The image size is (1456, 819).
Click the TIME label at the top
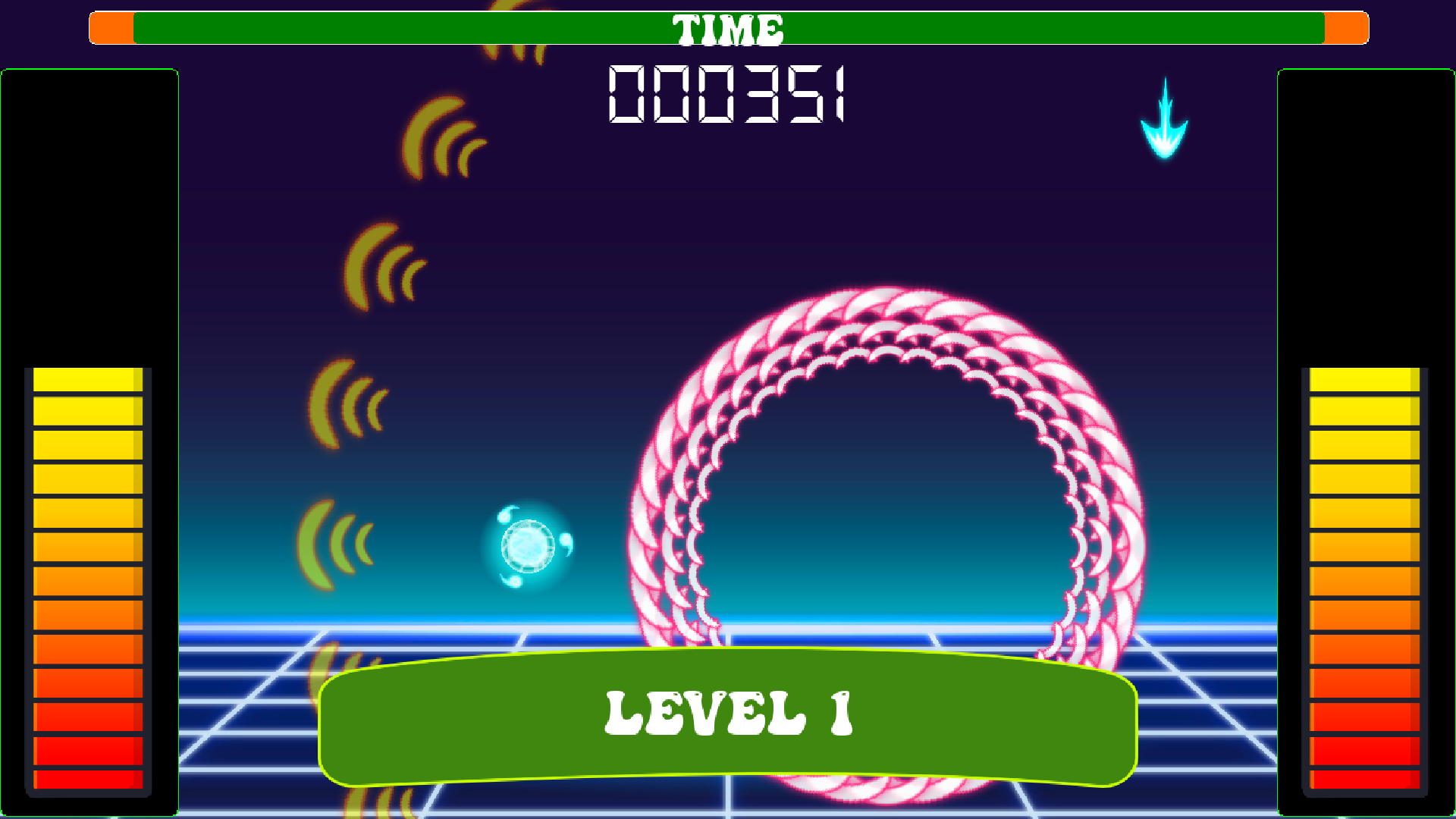[x=730, y=29]
